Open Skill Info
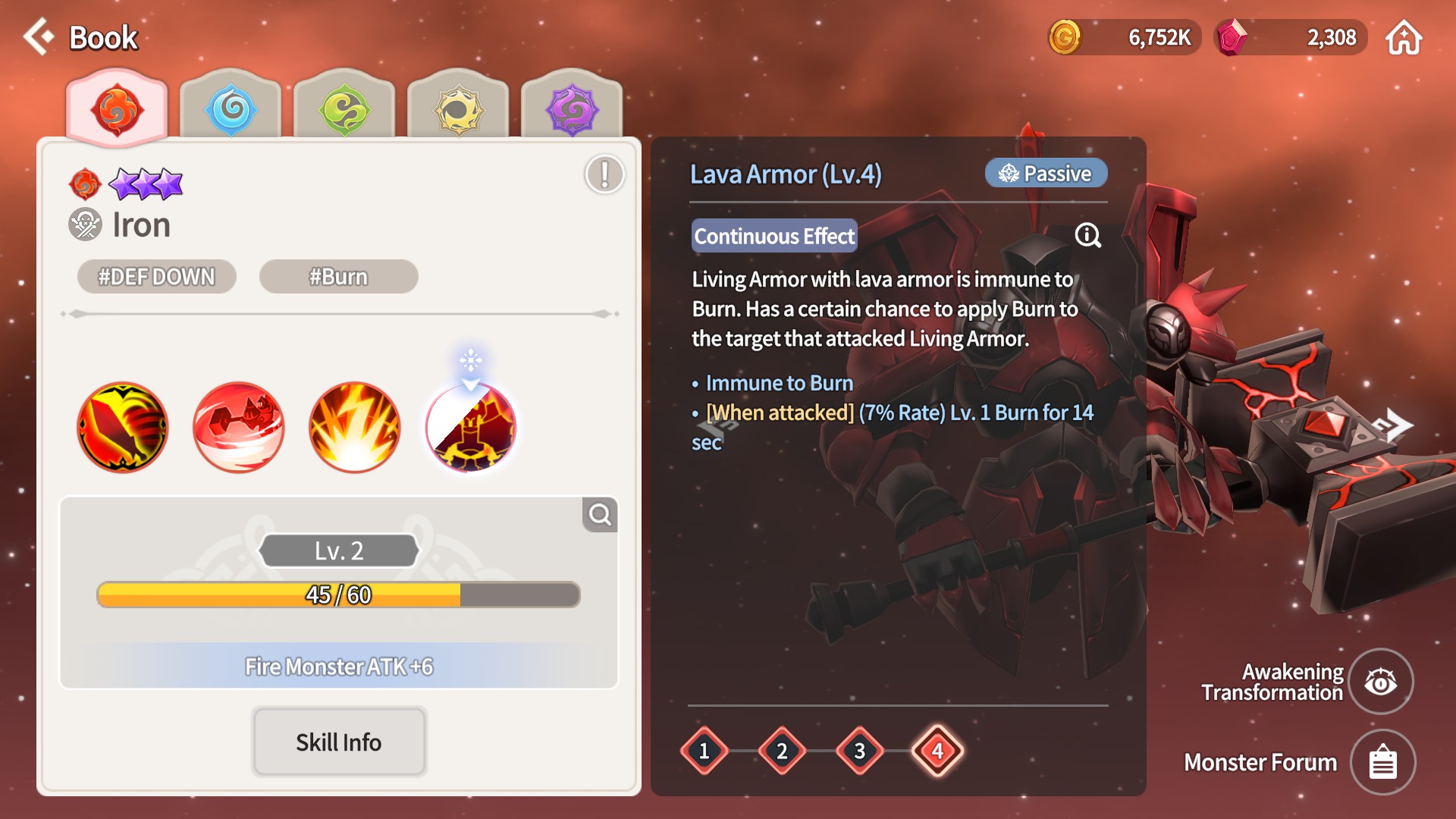The height and width of the screenshot is (819, 1456). coord(339,742)
